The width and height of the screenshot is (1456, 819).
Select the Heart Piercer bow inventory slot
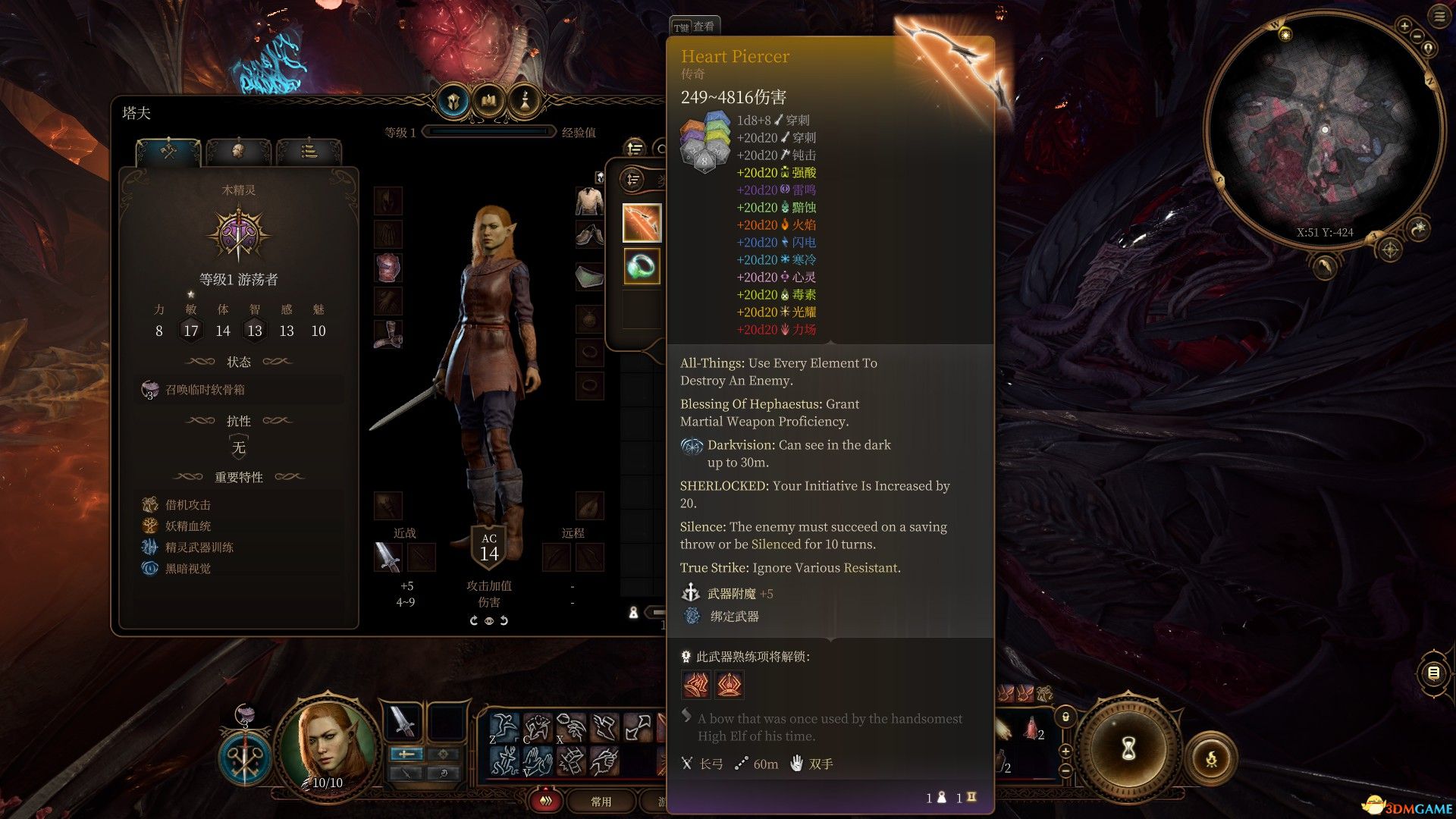point(642,223)
